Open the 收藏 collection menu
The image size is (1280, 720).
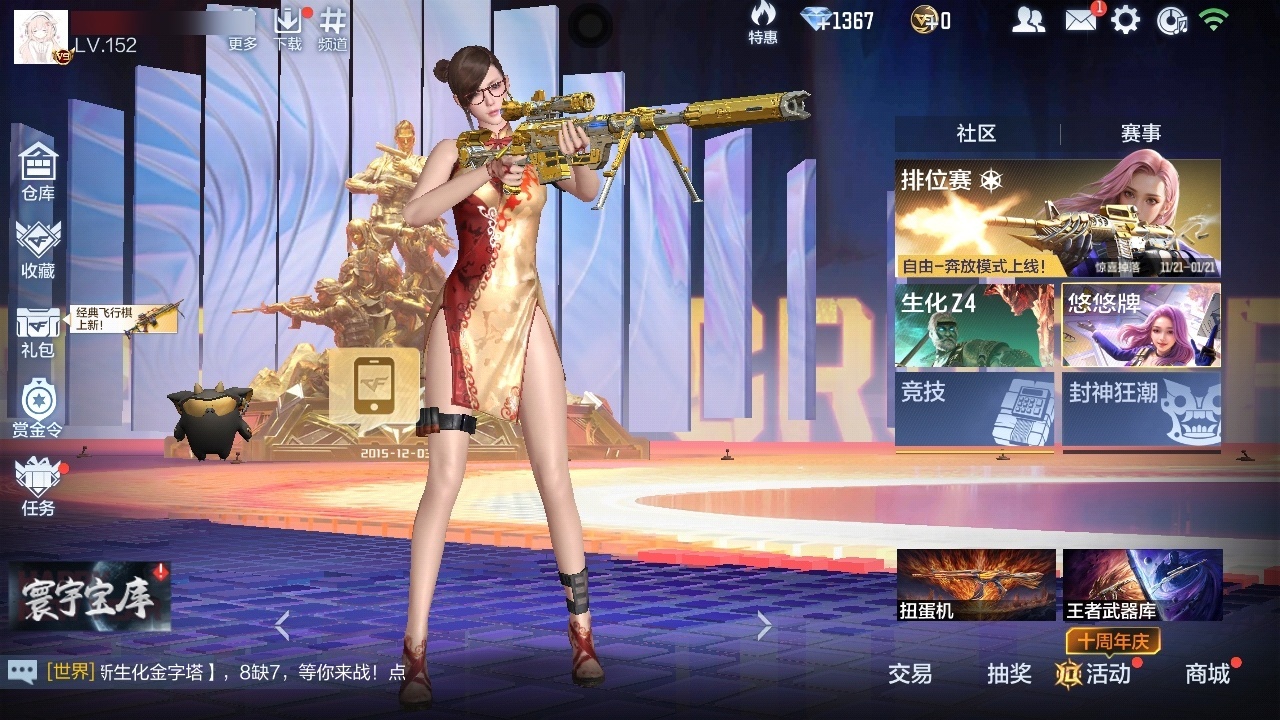pyautogui.click(x=38, y=245)
